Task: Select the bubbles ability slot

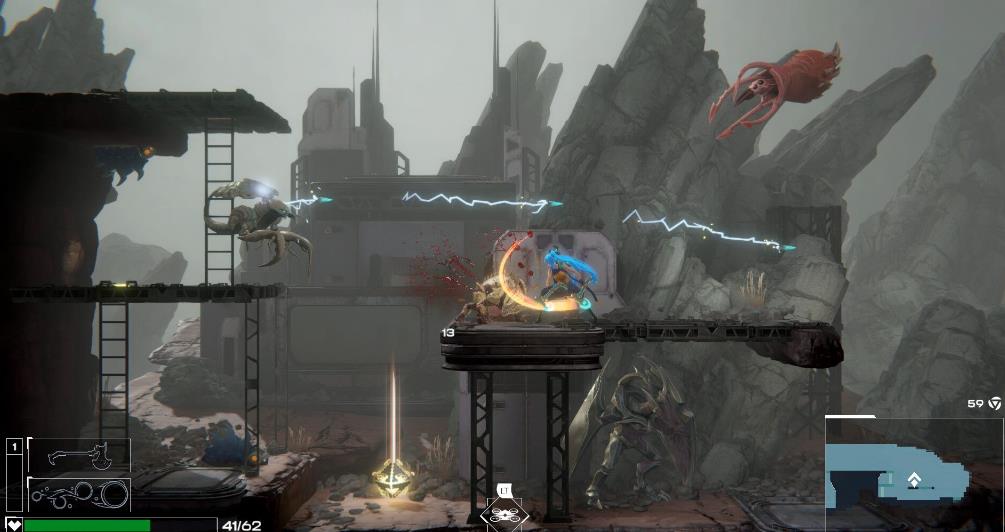Action: 80,493
